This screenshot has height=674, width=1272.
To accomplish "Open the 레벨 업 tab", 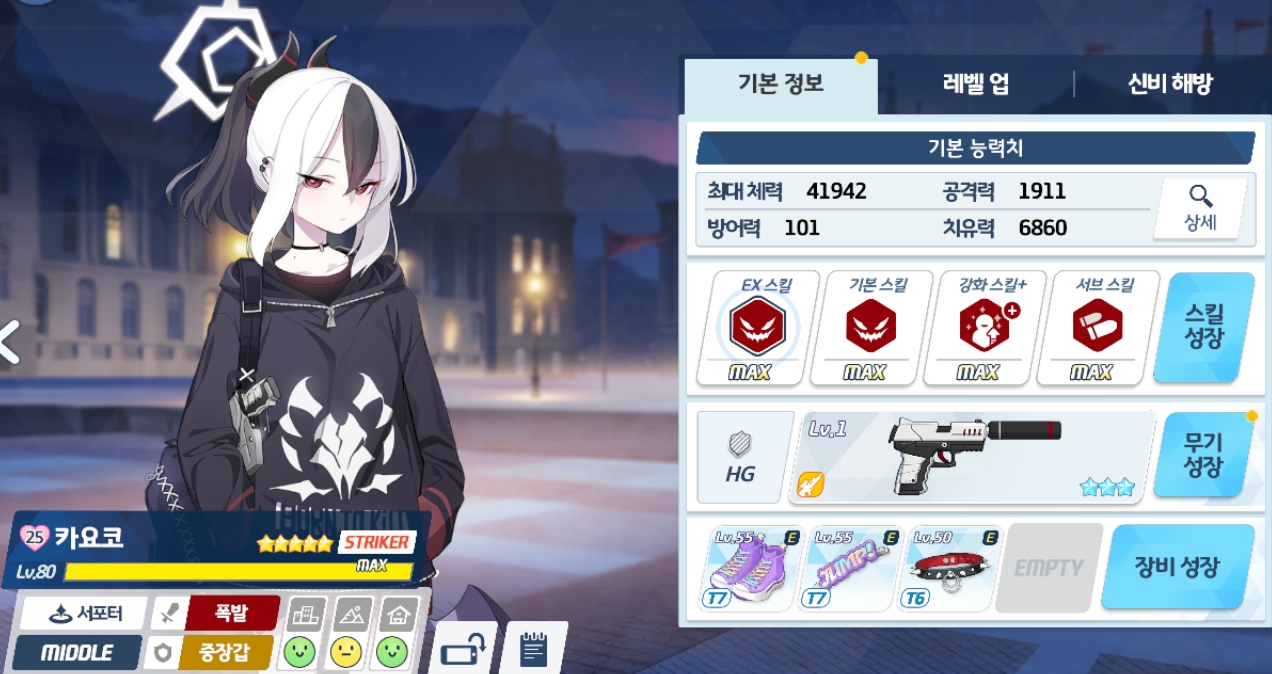I will tap(975, 85).
